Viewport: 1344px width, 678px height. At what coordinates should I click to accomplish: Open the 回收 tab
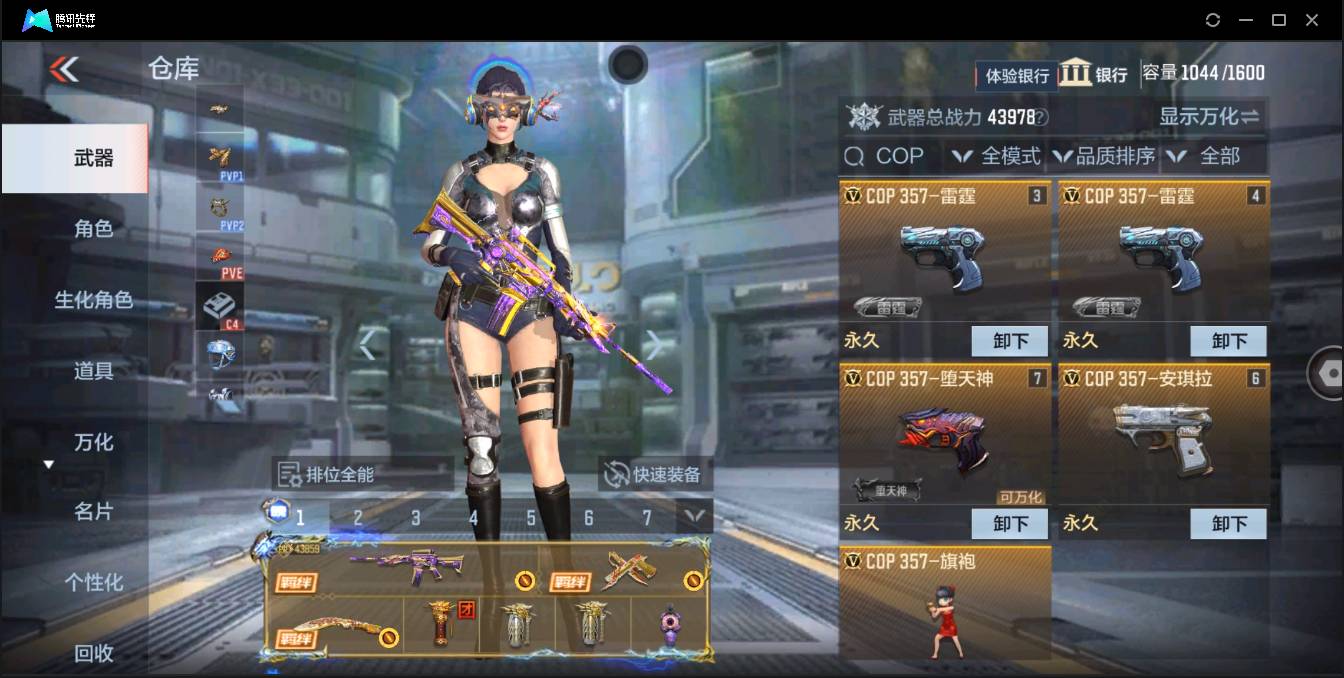click(94, 653)
